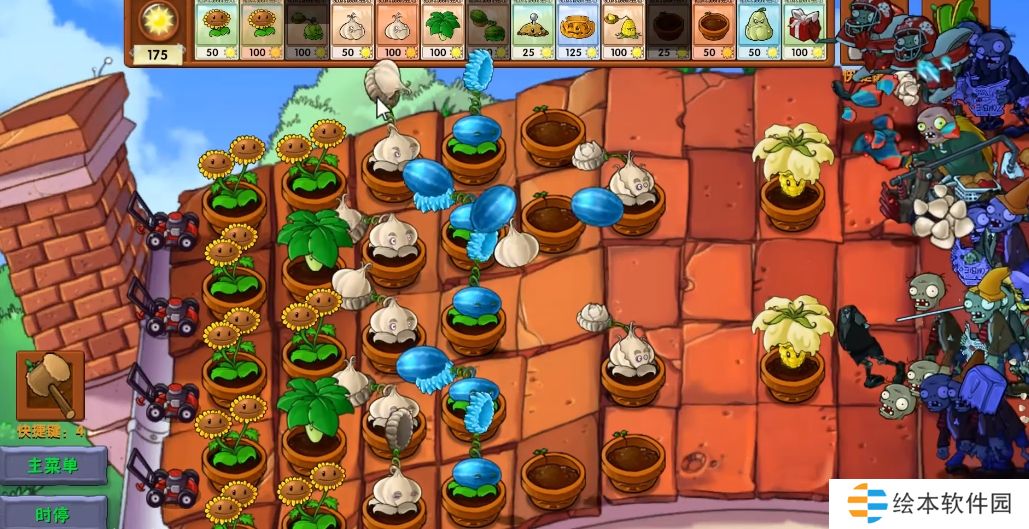Select the Umbrella Leaf seed packet
Screen dimensions: 1029x529
click(442, 30)
